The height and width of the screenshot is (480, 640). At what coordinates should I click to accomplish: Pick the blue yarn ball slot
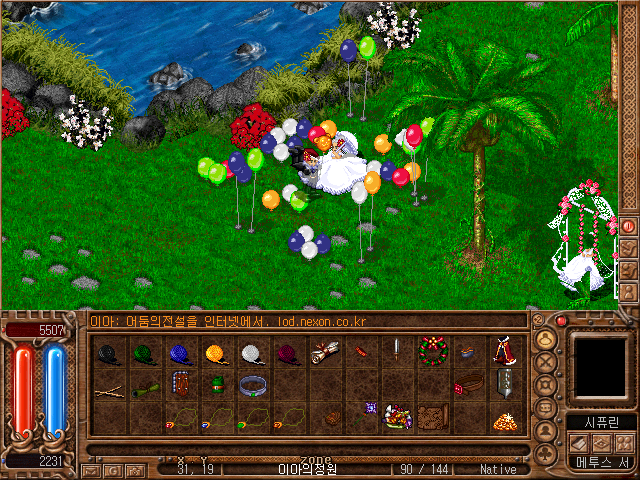point(180,352)
